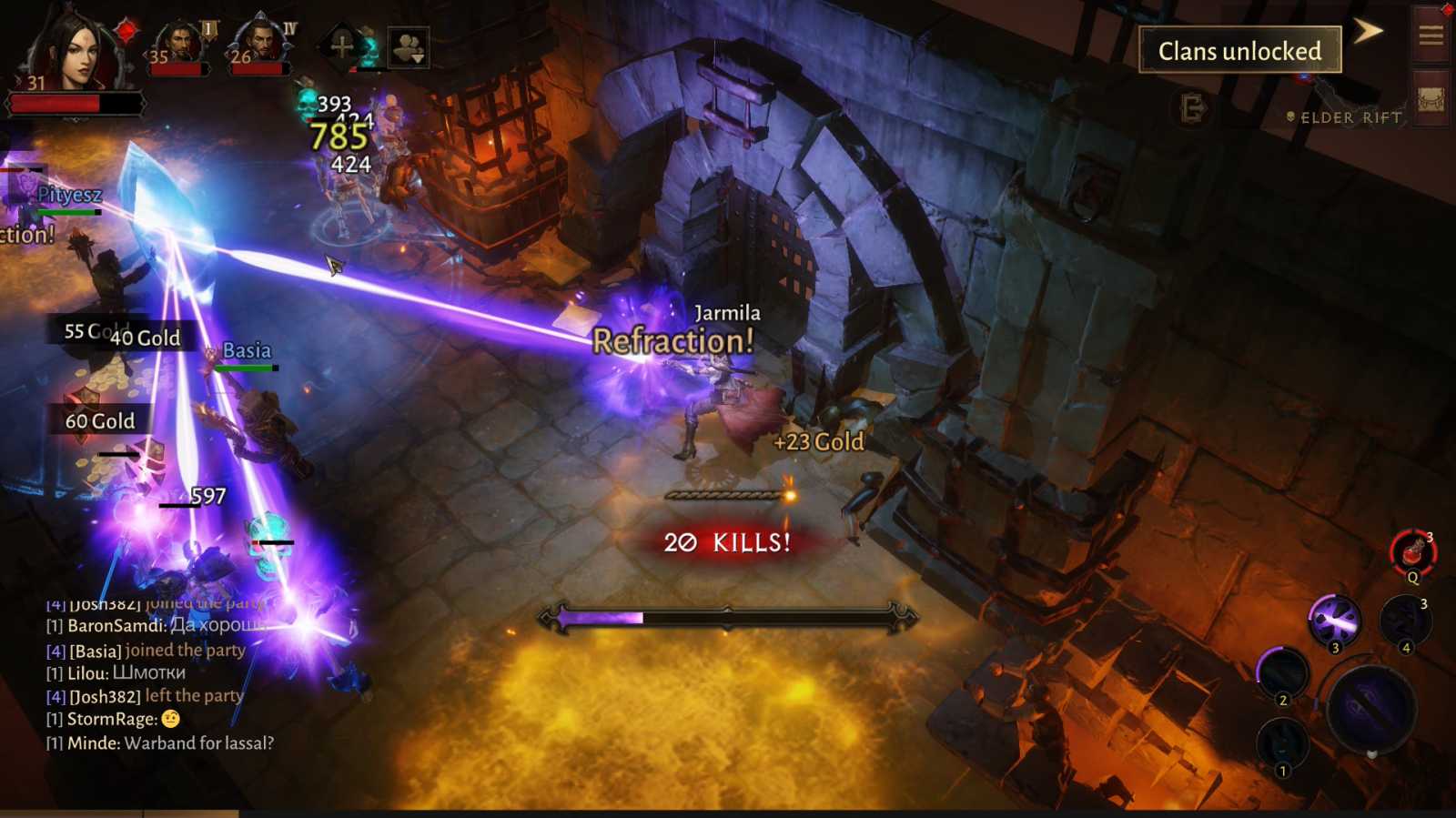Click the cross-shaped event icon in top bar
1456x818 pixels.
click(x=344, y=45)
